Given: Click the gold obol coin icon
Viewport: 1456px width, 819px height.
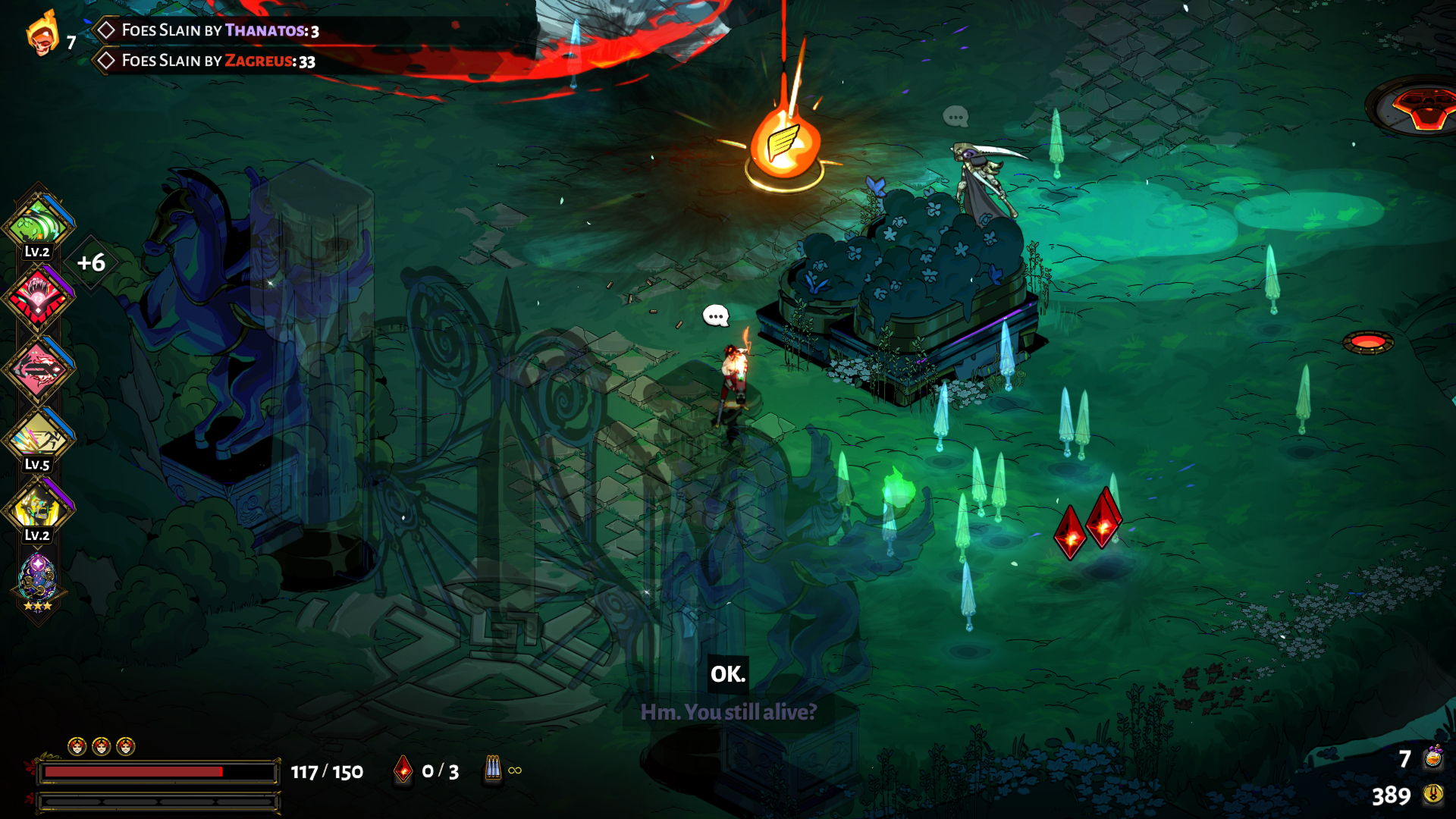Looking at the screenshot, I should point(1432,794).
